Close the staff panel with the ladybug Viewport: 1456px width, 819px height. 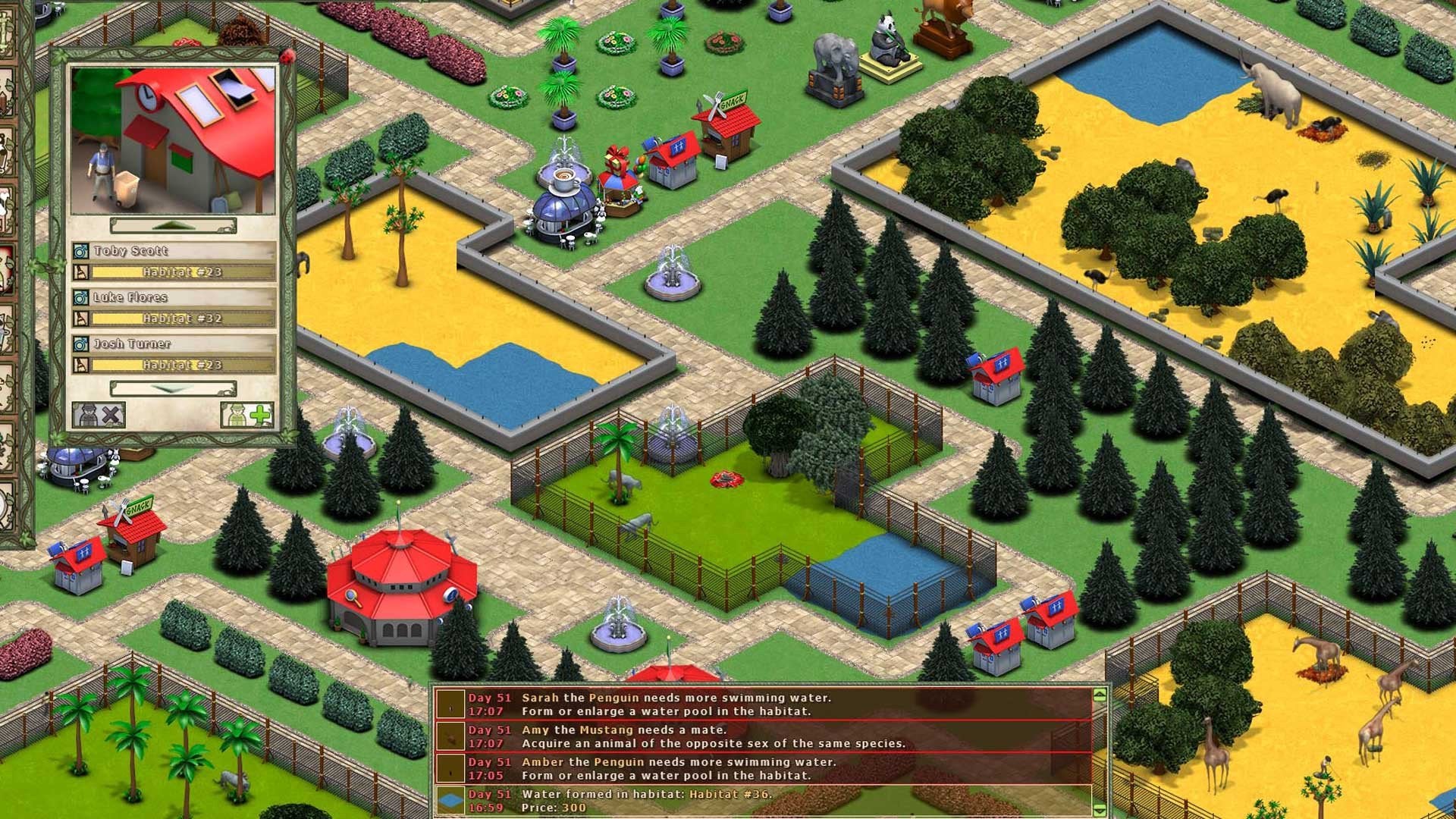(287, 56)
